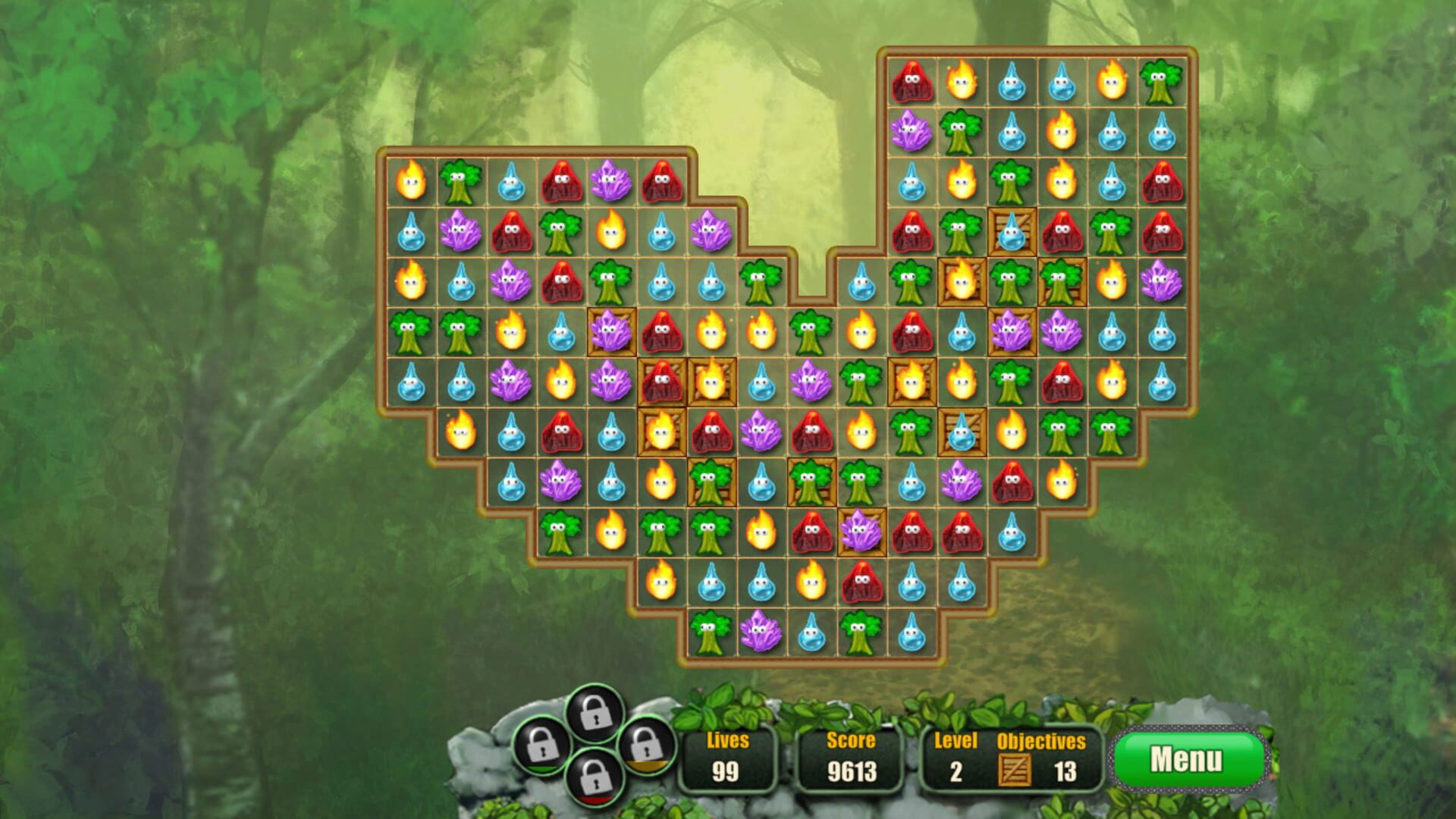Click the gold-rimmed locked power-up
Image resolution: width=1456 pixels, height=819 pixels.
pyautogui.click(x=646, y=748)
